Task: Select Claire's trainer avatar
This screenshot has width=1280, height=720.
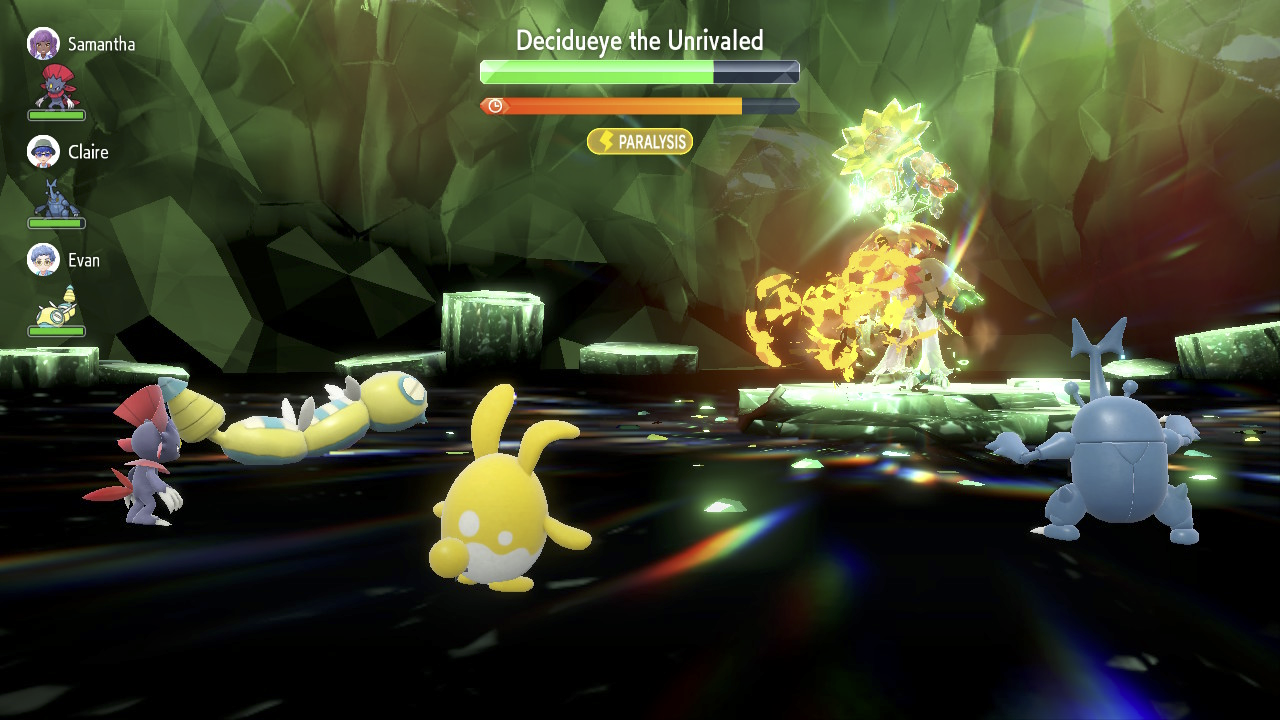Action: [x=43, y=152]
